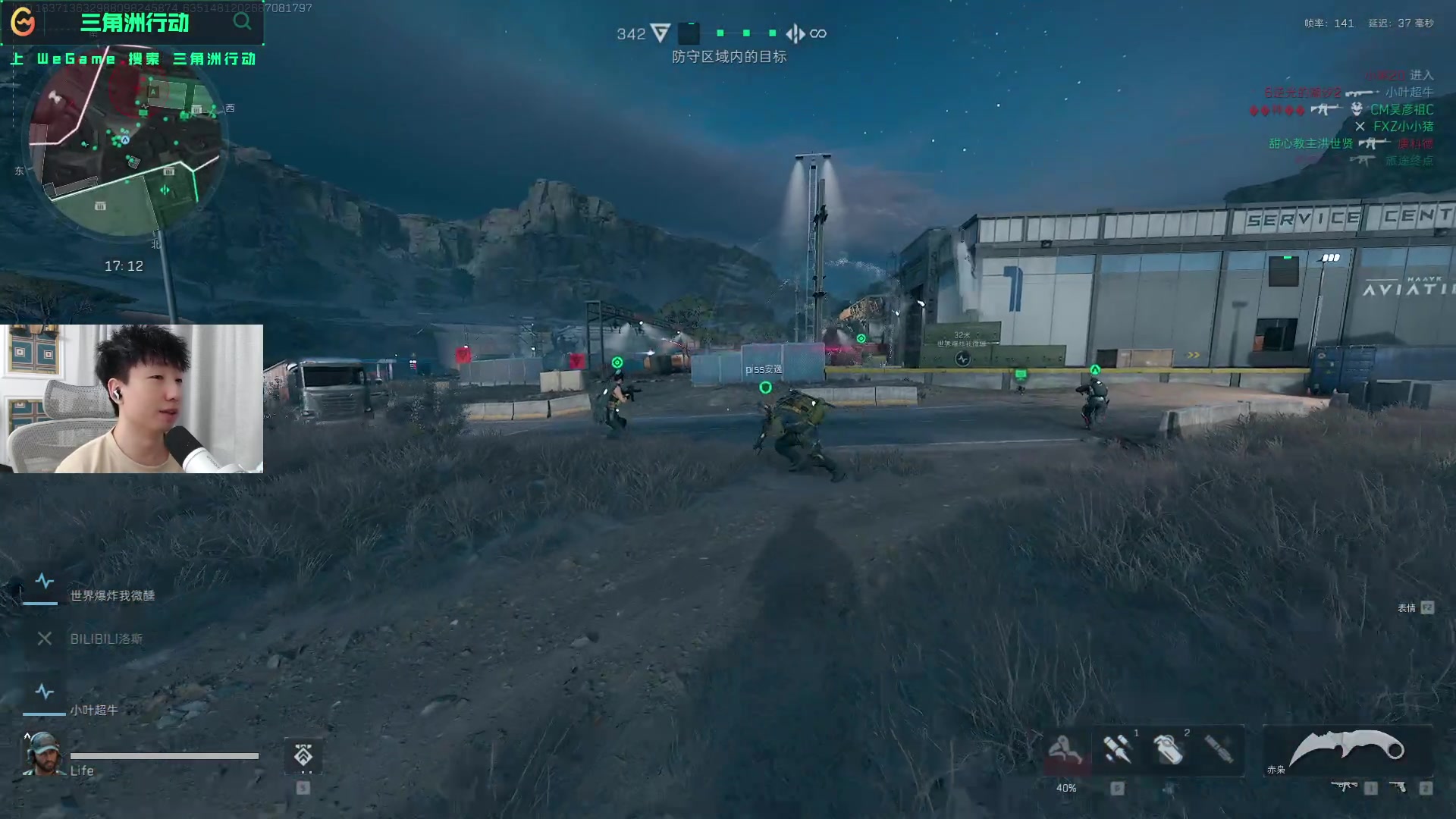Activate the chevron rank-up ability icon

point(303,755)
